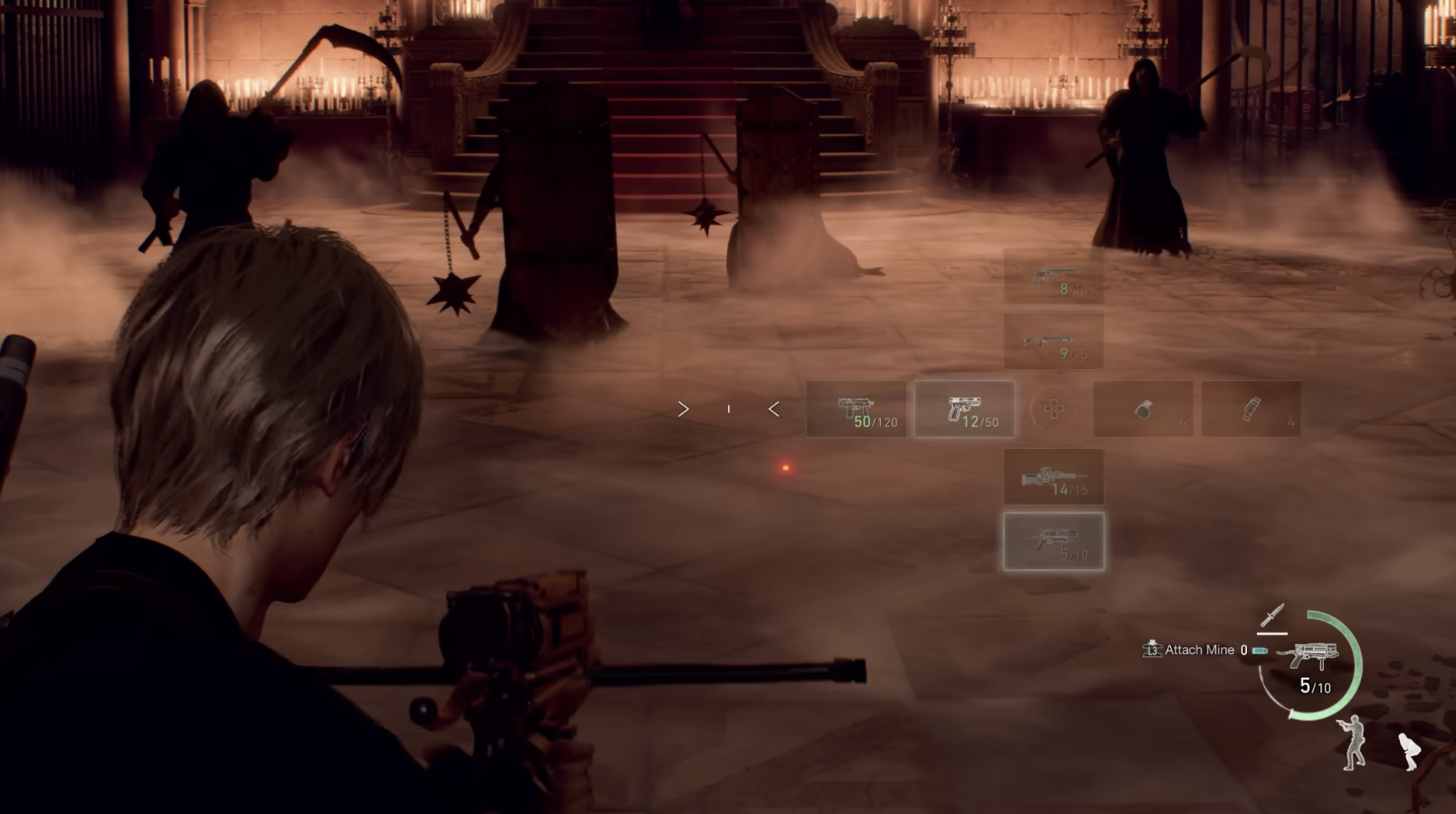The width and height of the screenshot is (1456, 814).
Task: Click the equipped bolt thrower HUD icon
Action: [x=1308, y=655]
